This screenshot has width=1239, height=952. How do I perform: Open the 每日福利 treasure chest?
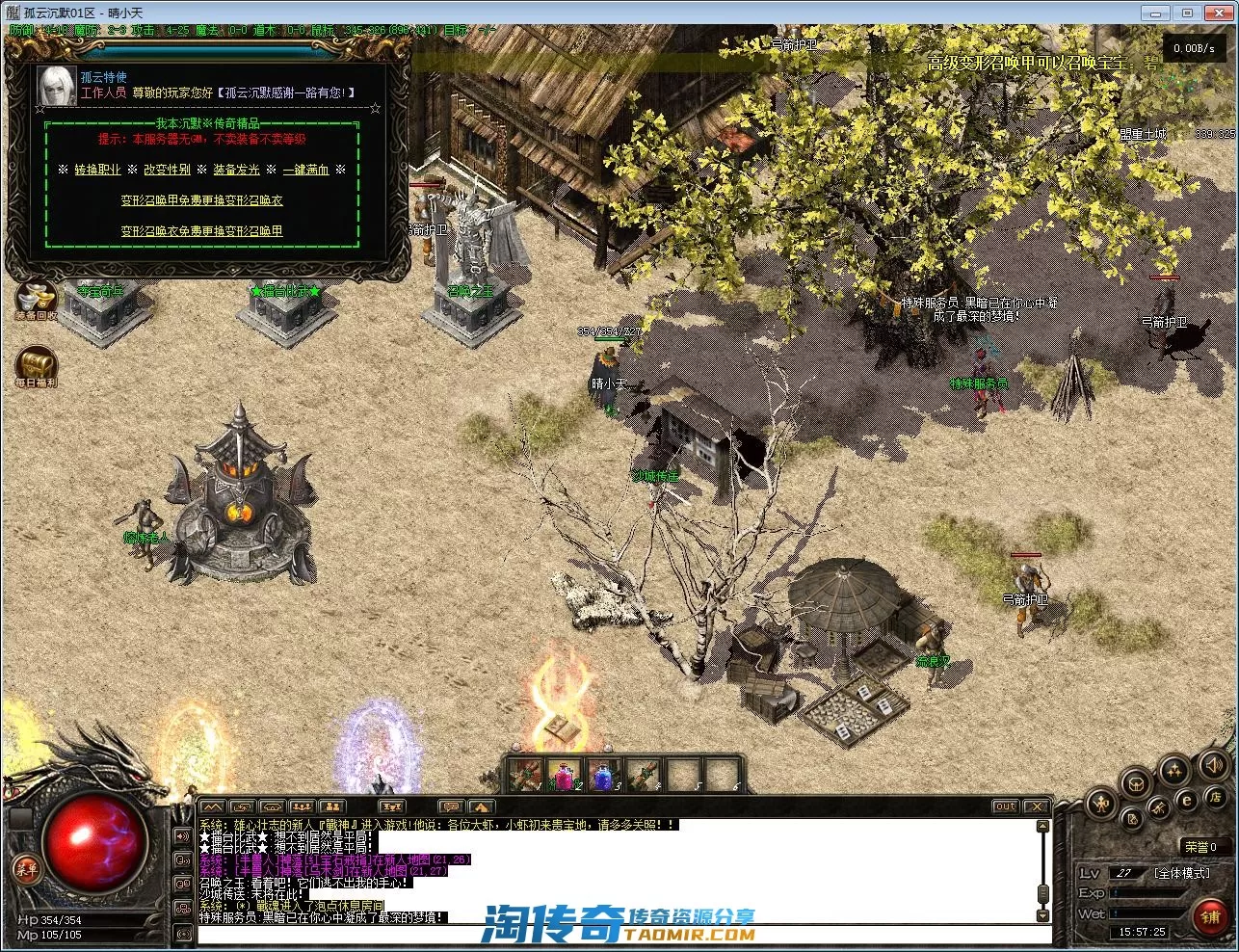(36, 366)
